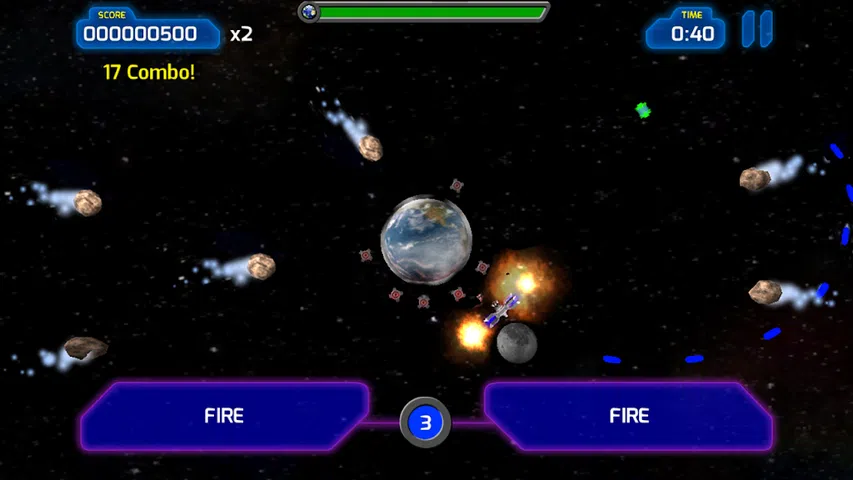Viewport: 853px width, 480px height.
Task: Tap the right FIRE button
Action: pos(629,416)
